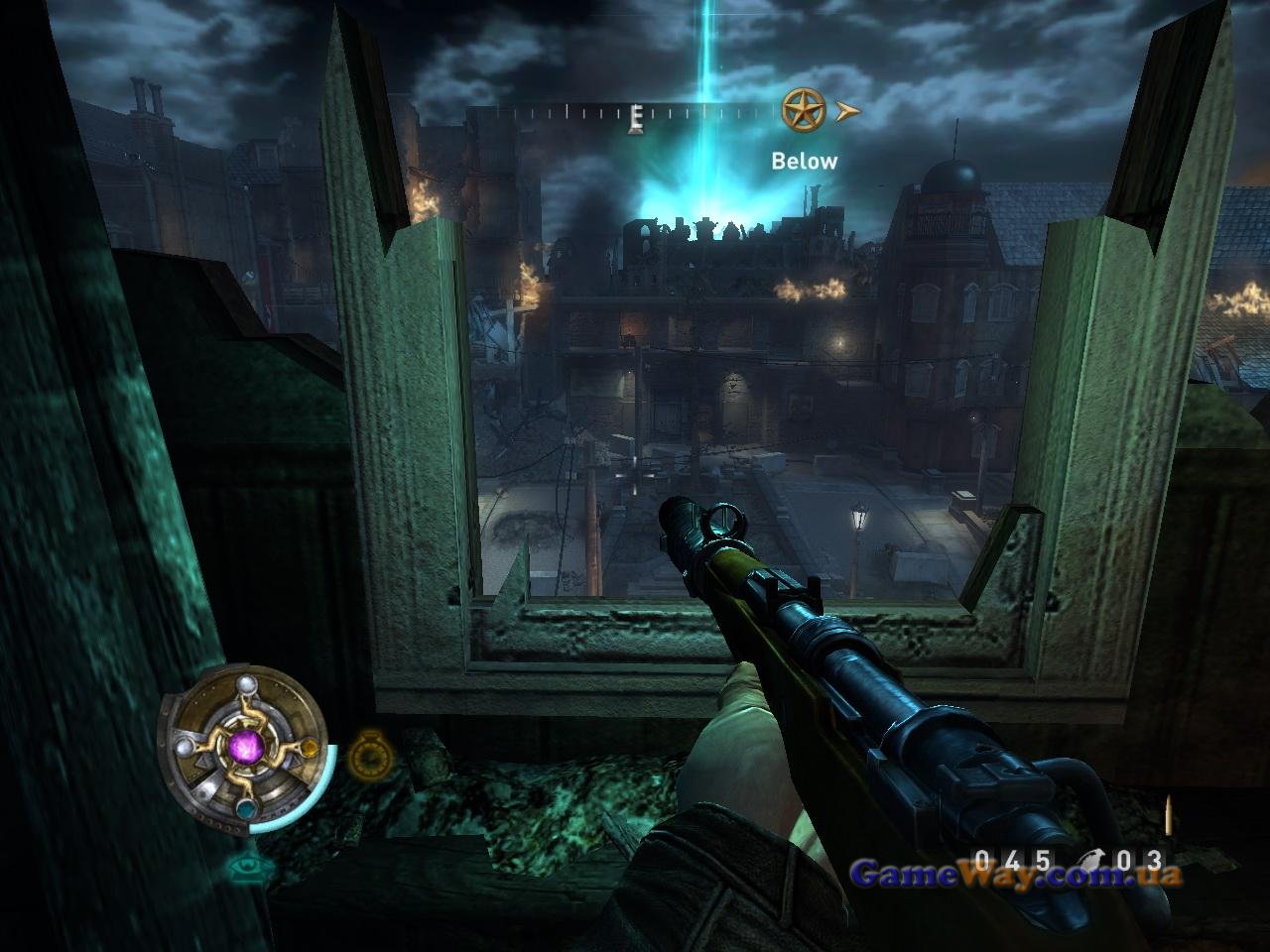Viewport: 1270px width, 952px height.
Task: Activate the Thule medallion power wheel
Action: point(244,746)
